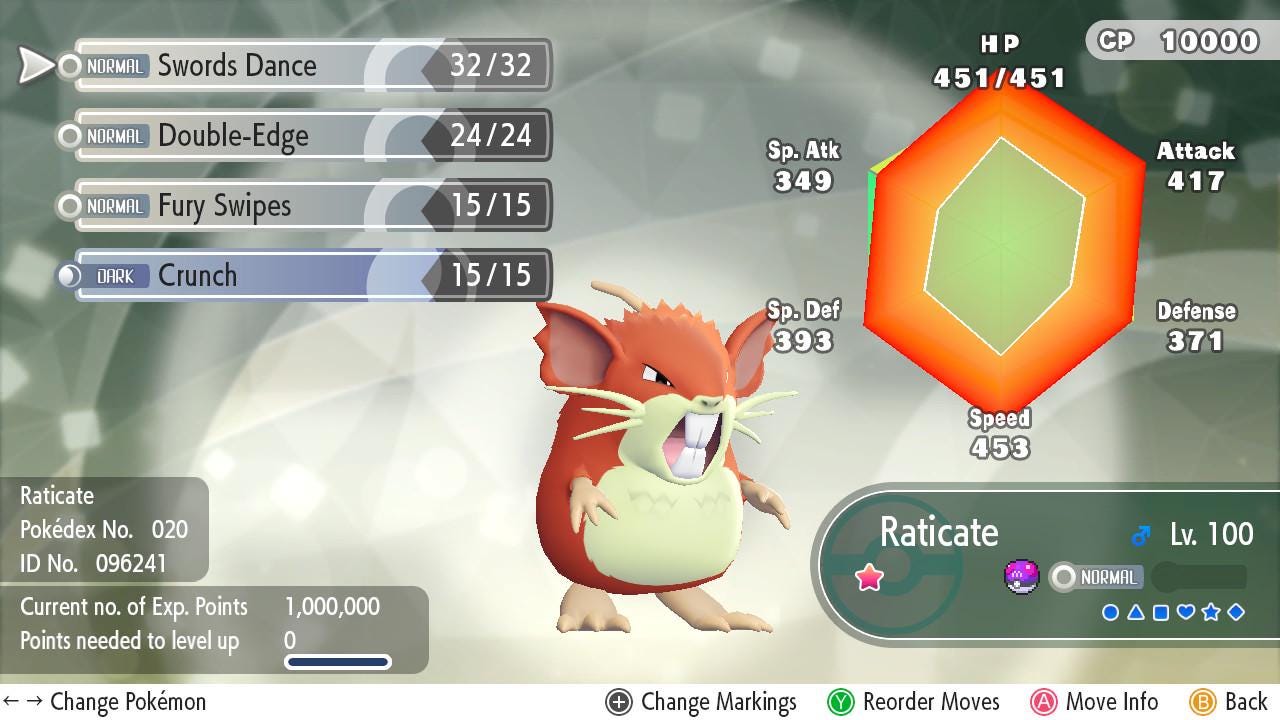Select the diamond marking icon

click(x=1236, y=612)
